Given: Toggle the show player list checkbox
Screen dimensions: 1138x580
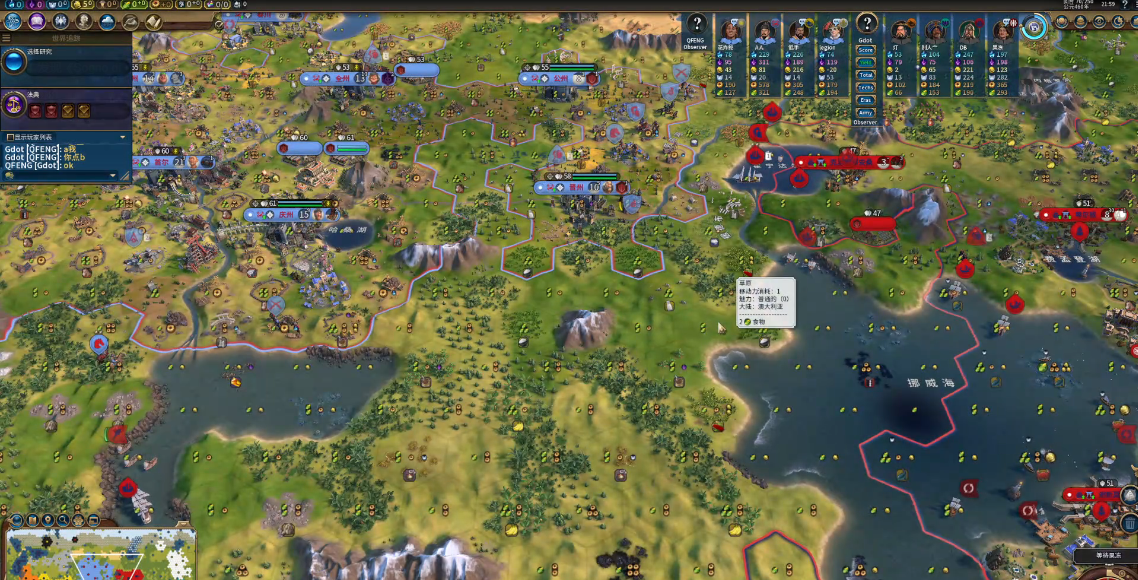Looking at the screenshot, I should tap(10, 137).
